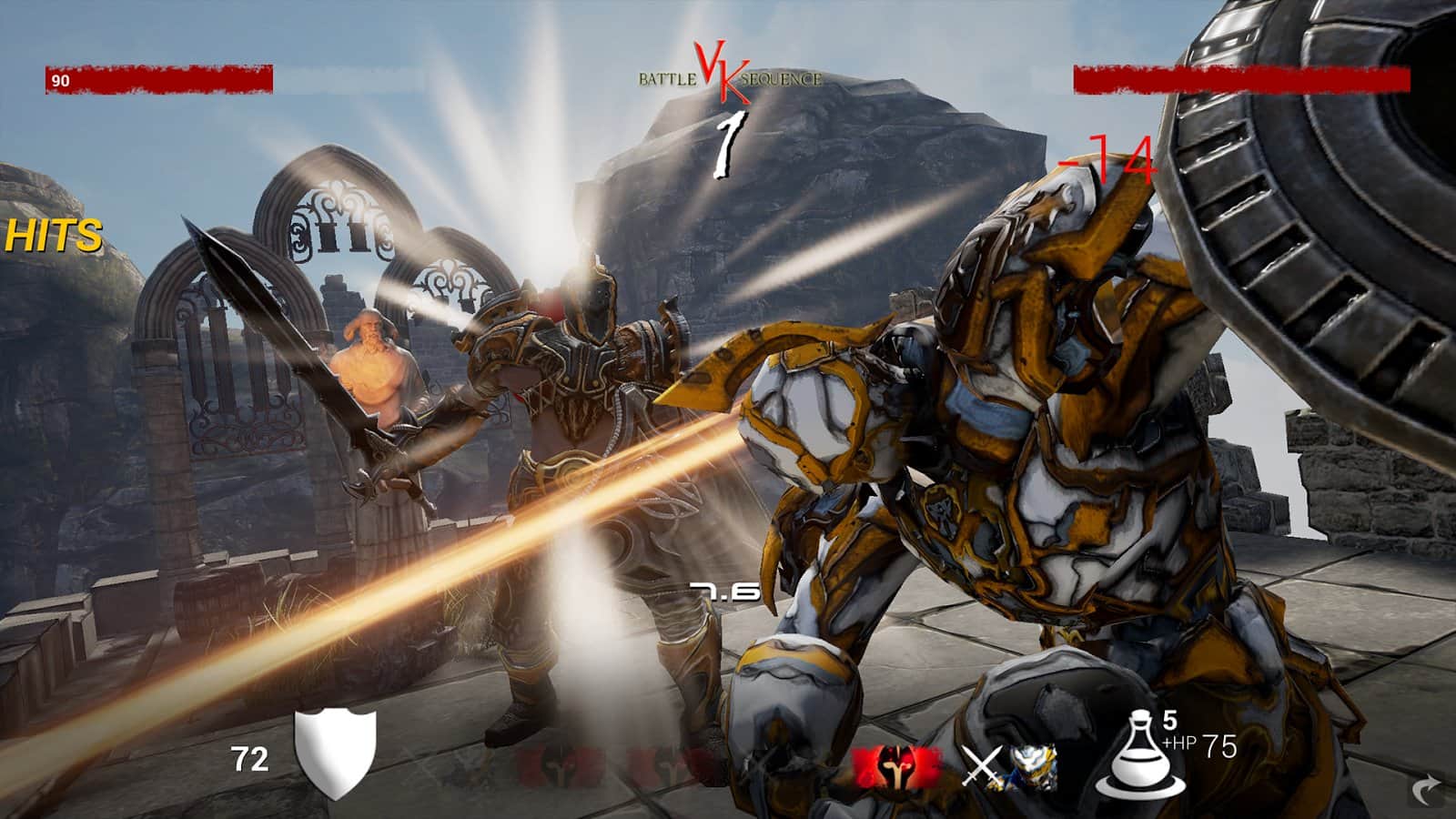Select the Sequence label in the top emblem

[x=784, y=81]
